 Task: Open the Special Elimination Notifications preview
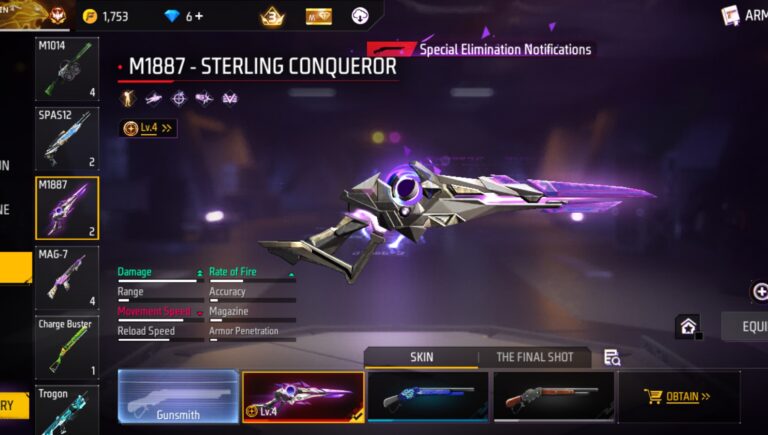point(480,49)
